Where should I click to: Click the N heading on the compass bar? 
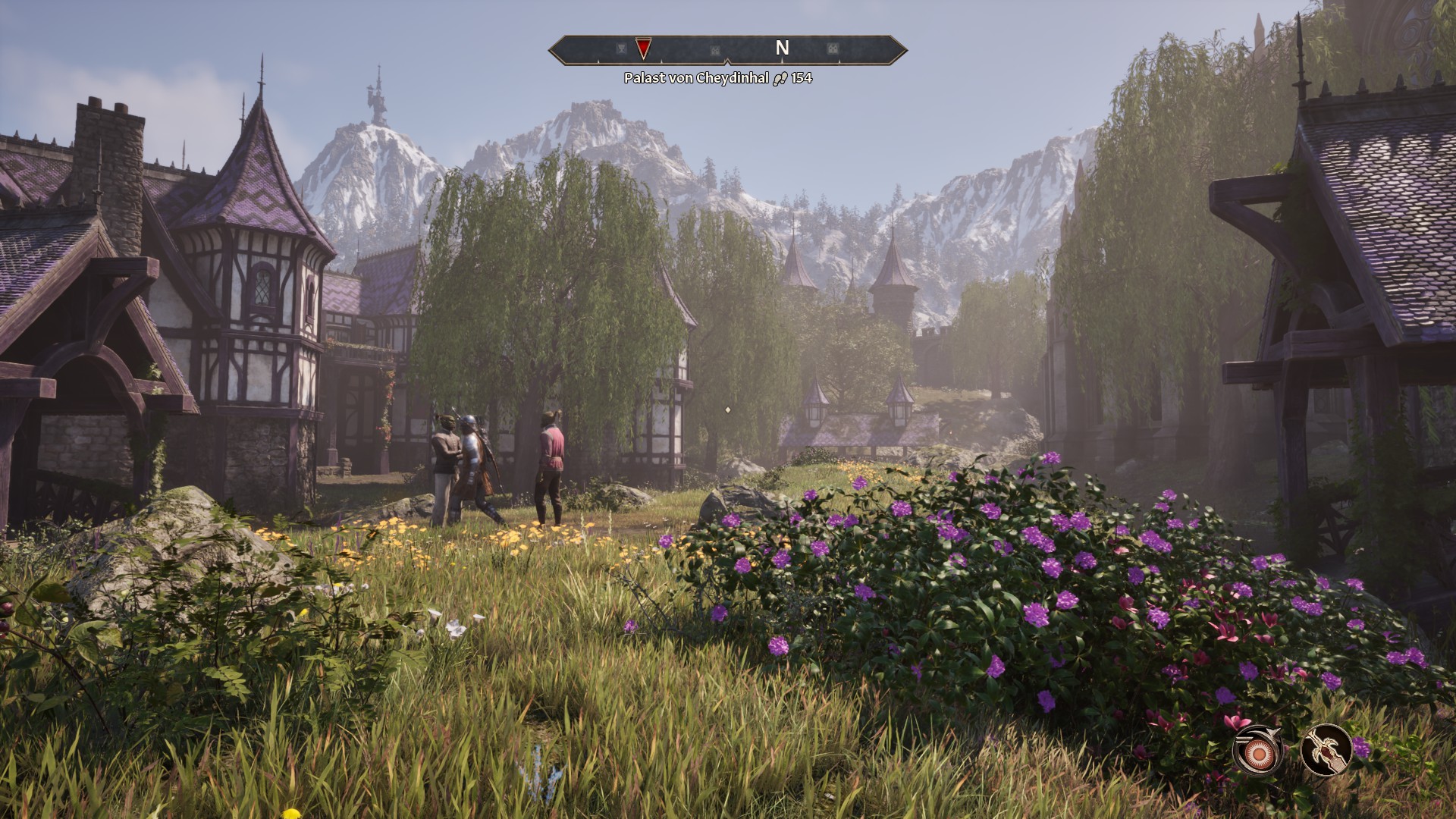pos(782,49)
